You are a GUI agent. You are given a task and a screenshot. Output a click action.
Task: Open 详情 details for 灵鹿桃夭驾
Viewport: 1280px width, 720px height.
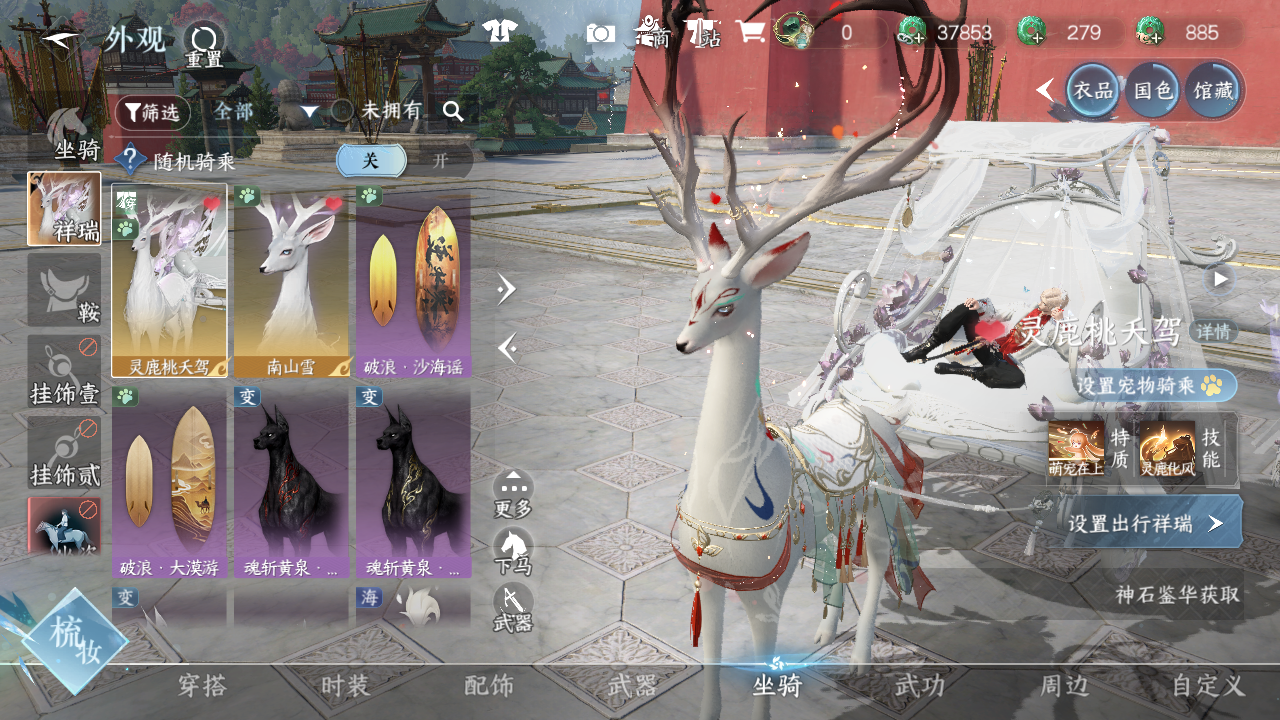[x=1214, y=332]
